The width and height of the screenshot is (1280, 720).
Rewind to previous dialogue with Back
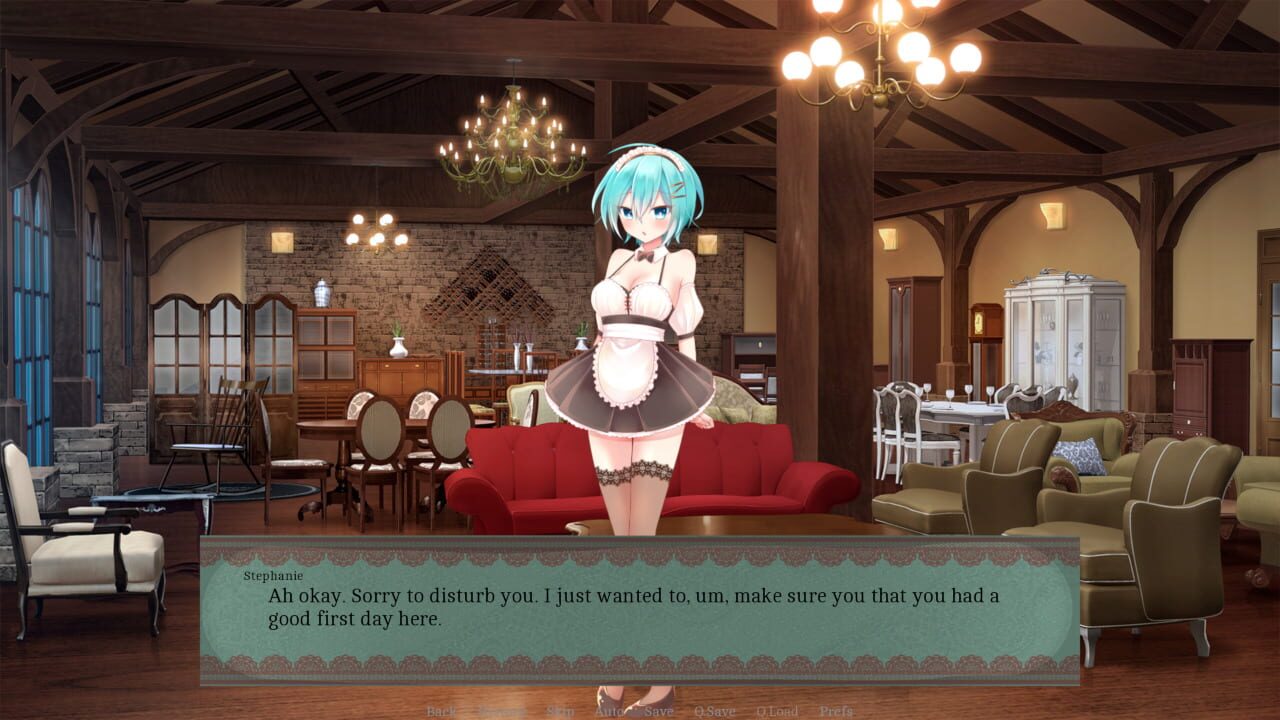coord(440,712)
